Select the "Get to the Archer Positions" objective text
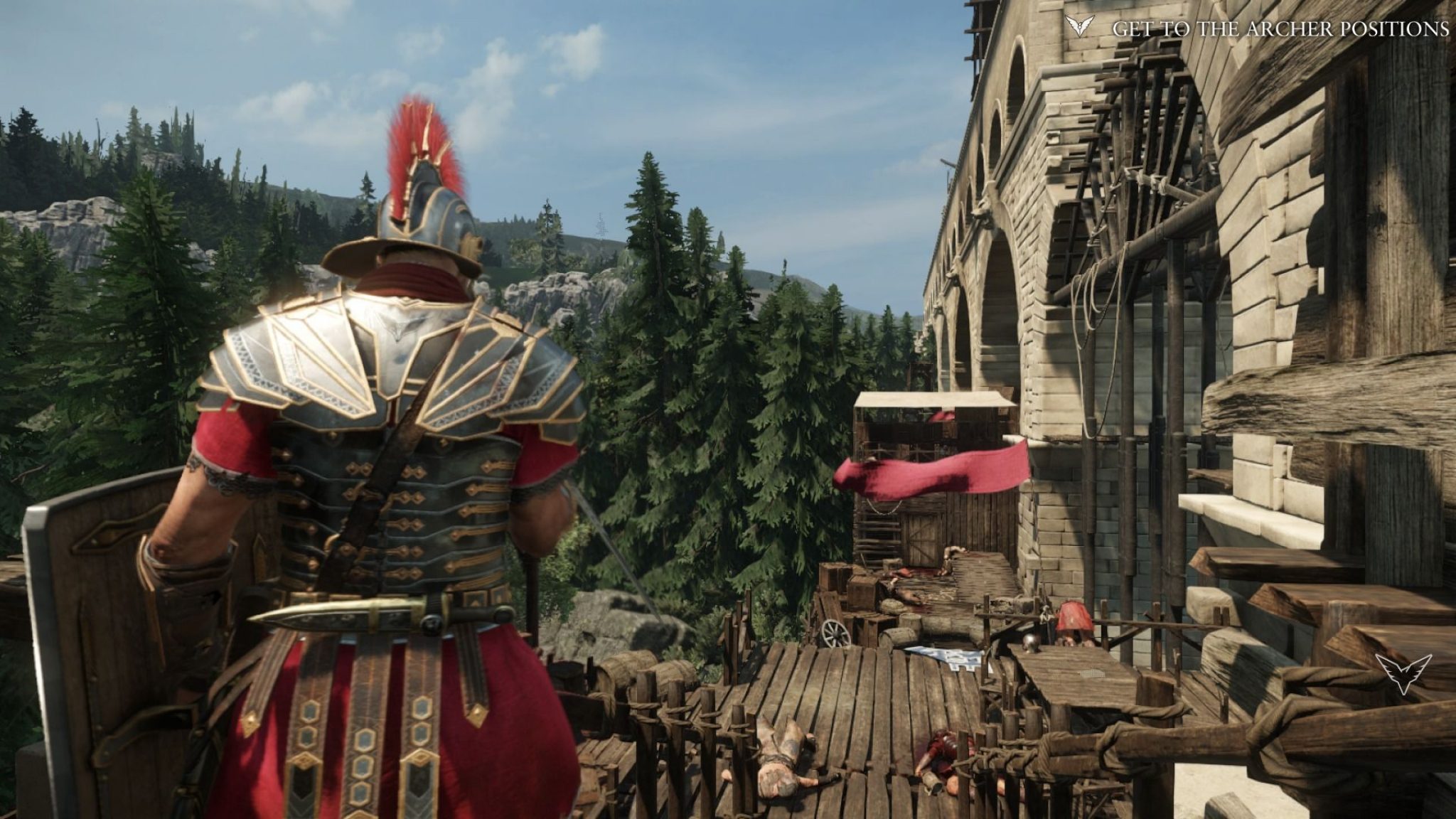 (x=1280, y=29)
